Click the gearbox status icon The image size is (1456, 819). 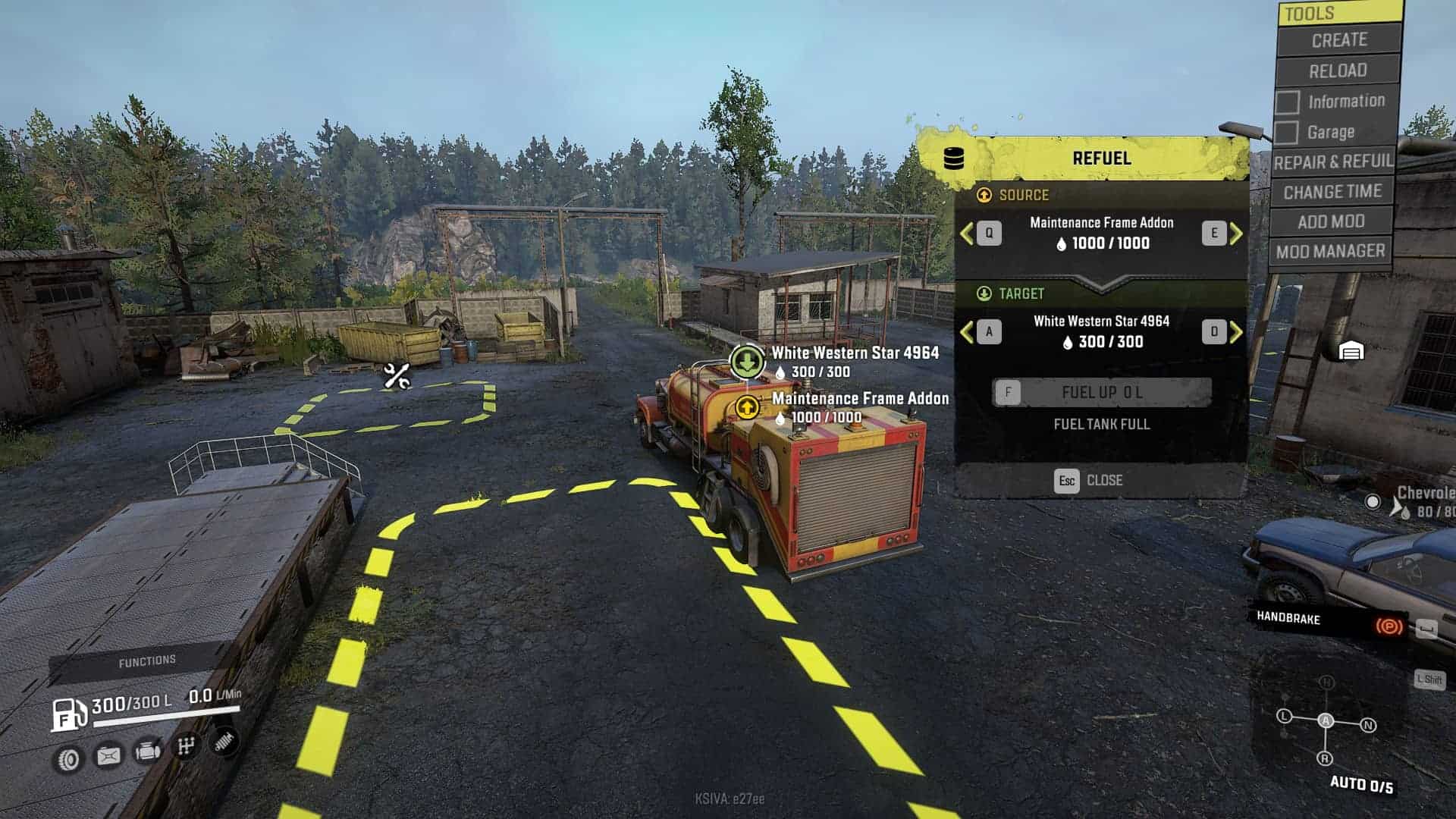pyautogui.click(x=186, y=747)
